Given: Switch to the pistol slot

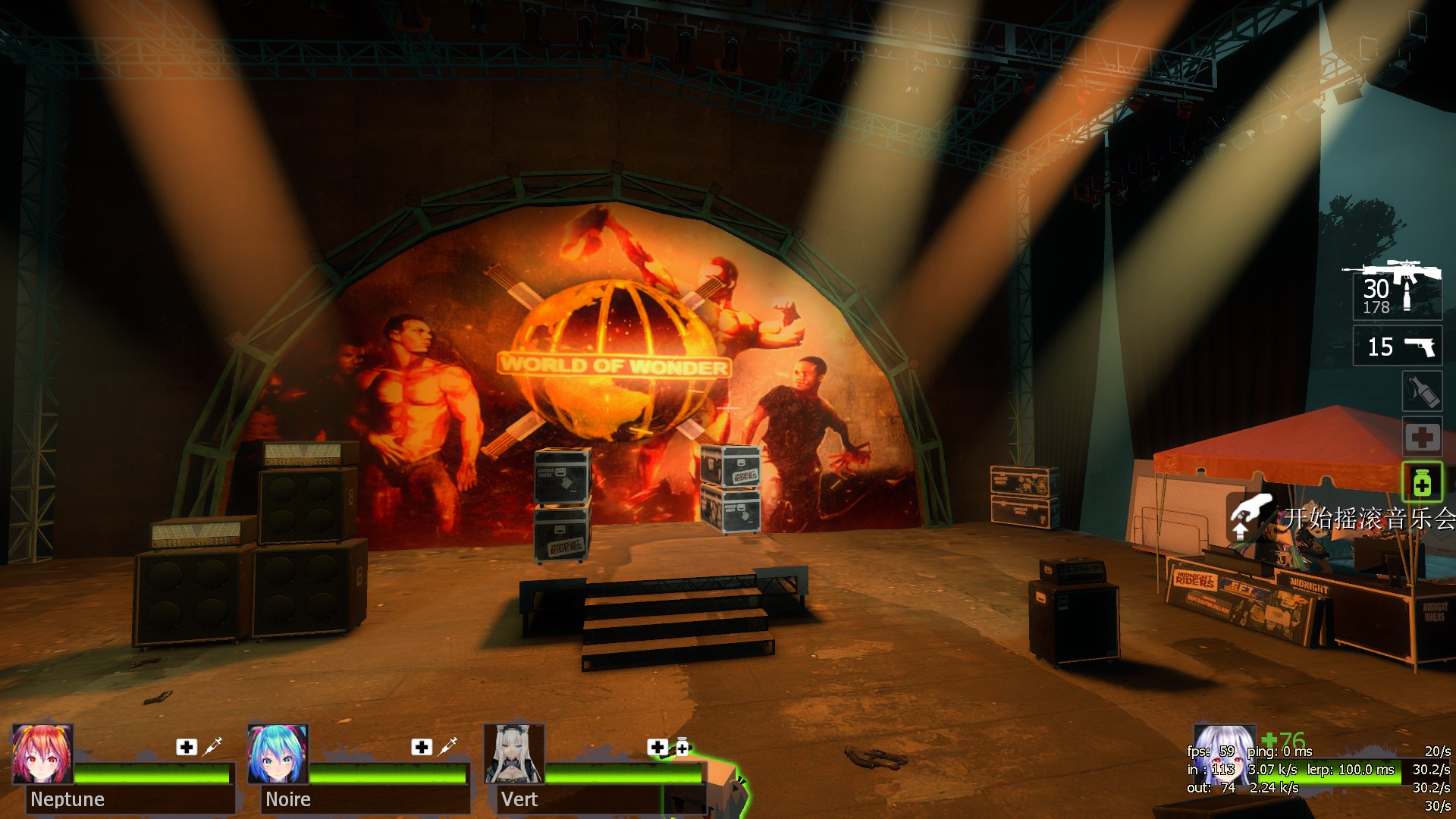Looking at the screenshot, I should [1398, 347].
